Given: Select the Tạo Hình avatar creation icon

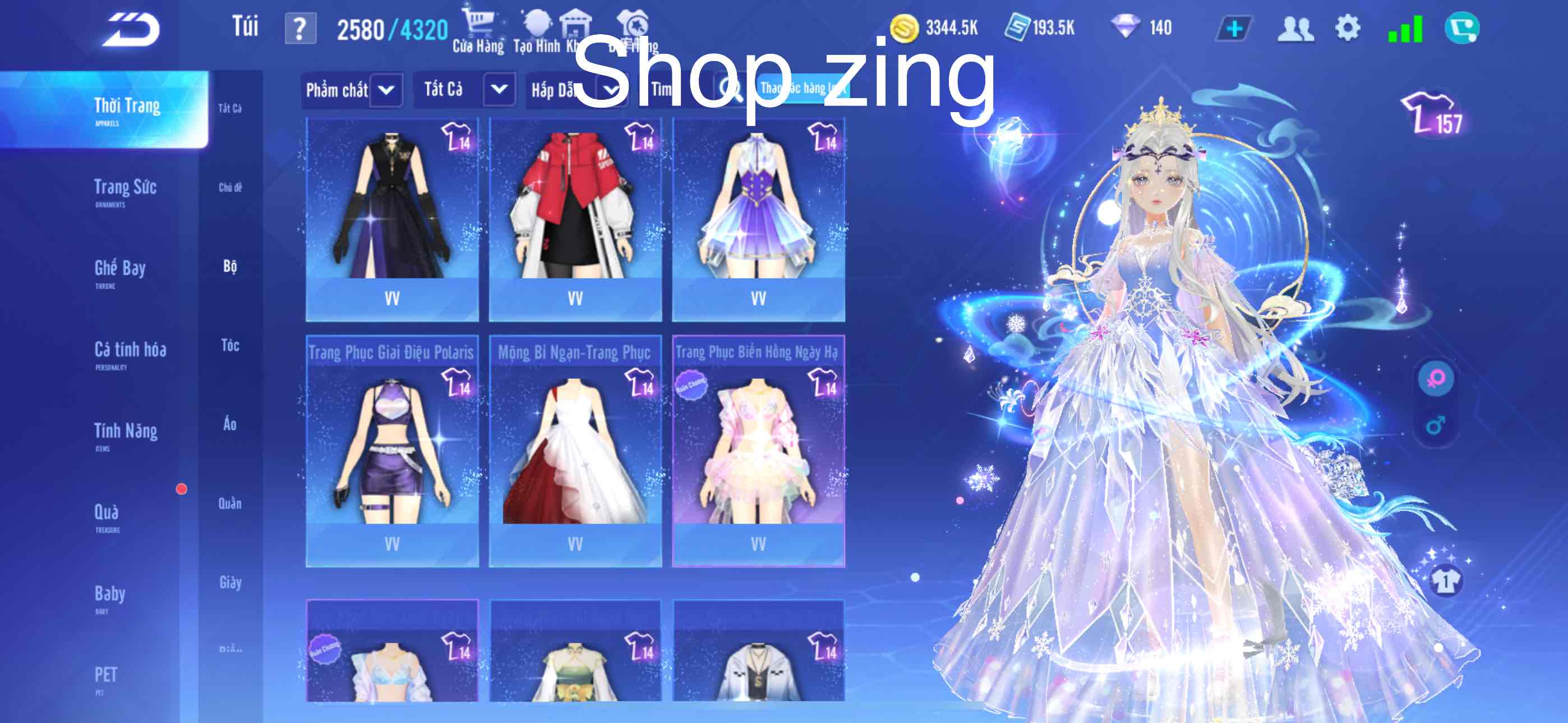Looking at the screenshot, I should (537, 23).
